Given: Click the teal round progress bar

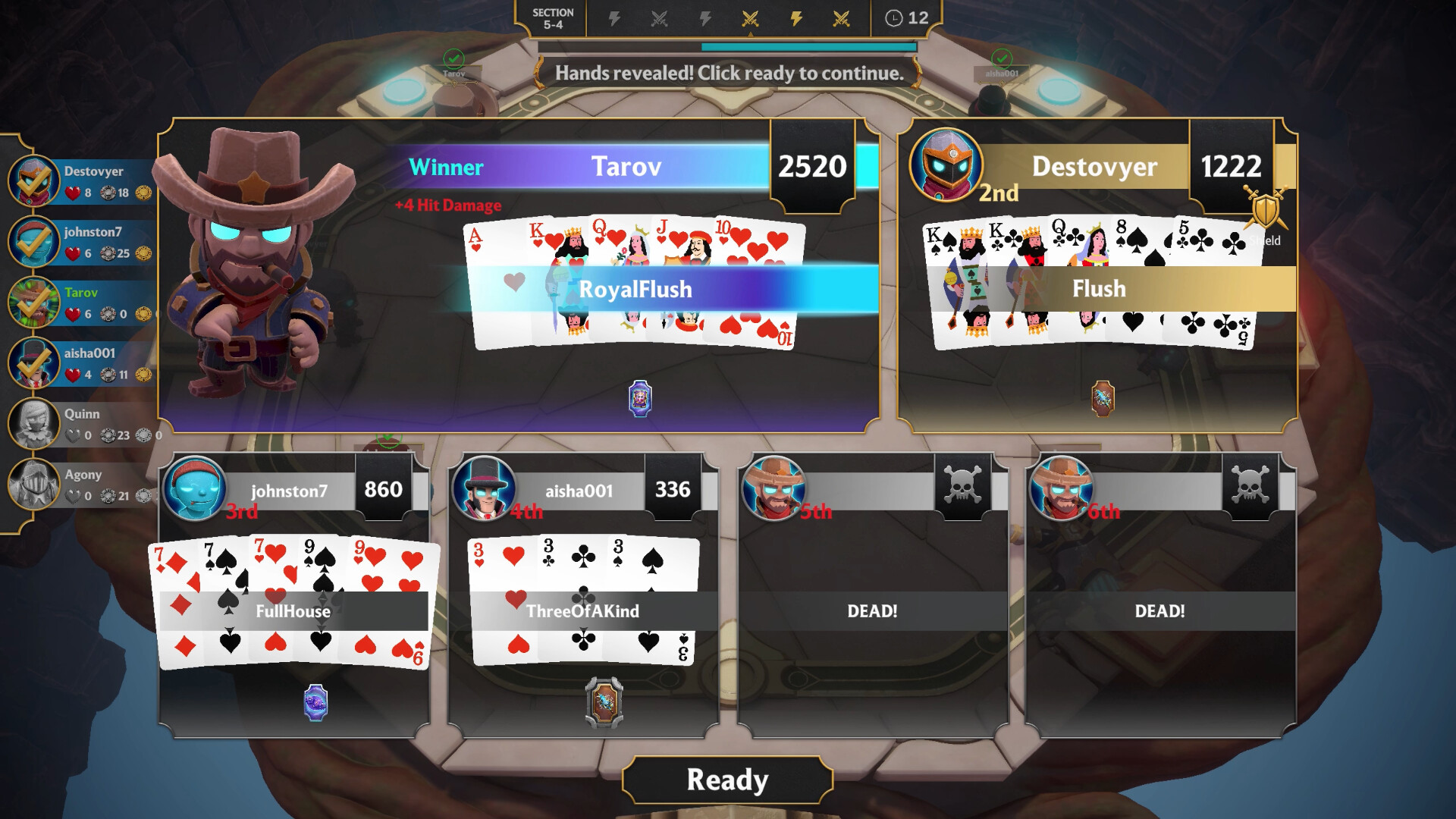Looking at the screenshot, I should point(808,45).
